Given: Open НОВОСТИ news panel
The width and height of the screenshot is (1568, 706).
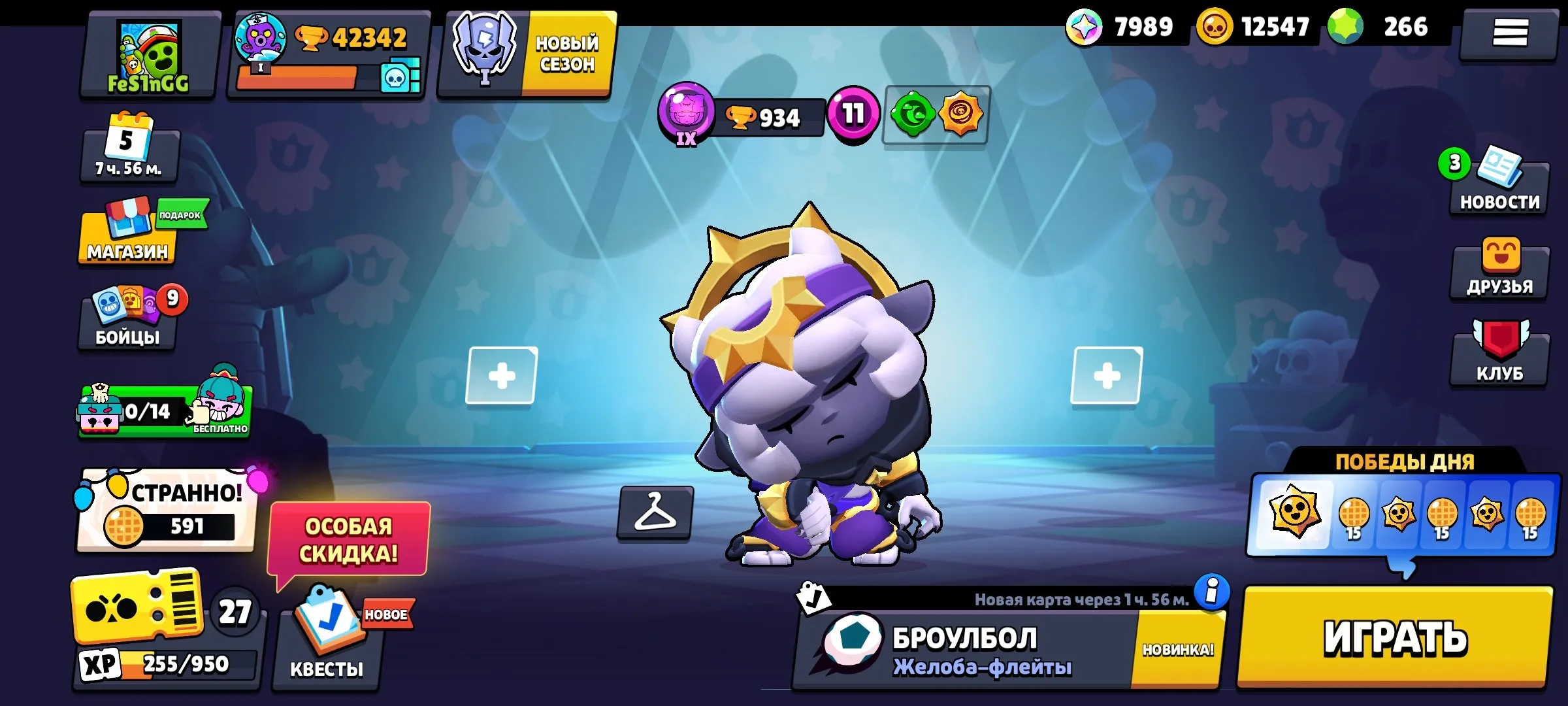Looking at the screenshot, I should pos(1499,183).
